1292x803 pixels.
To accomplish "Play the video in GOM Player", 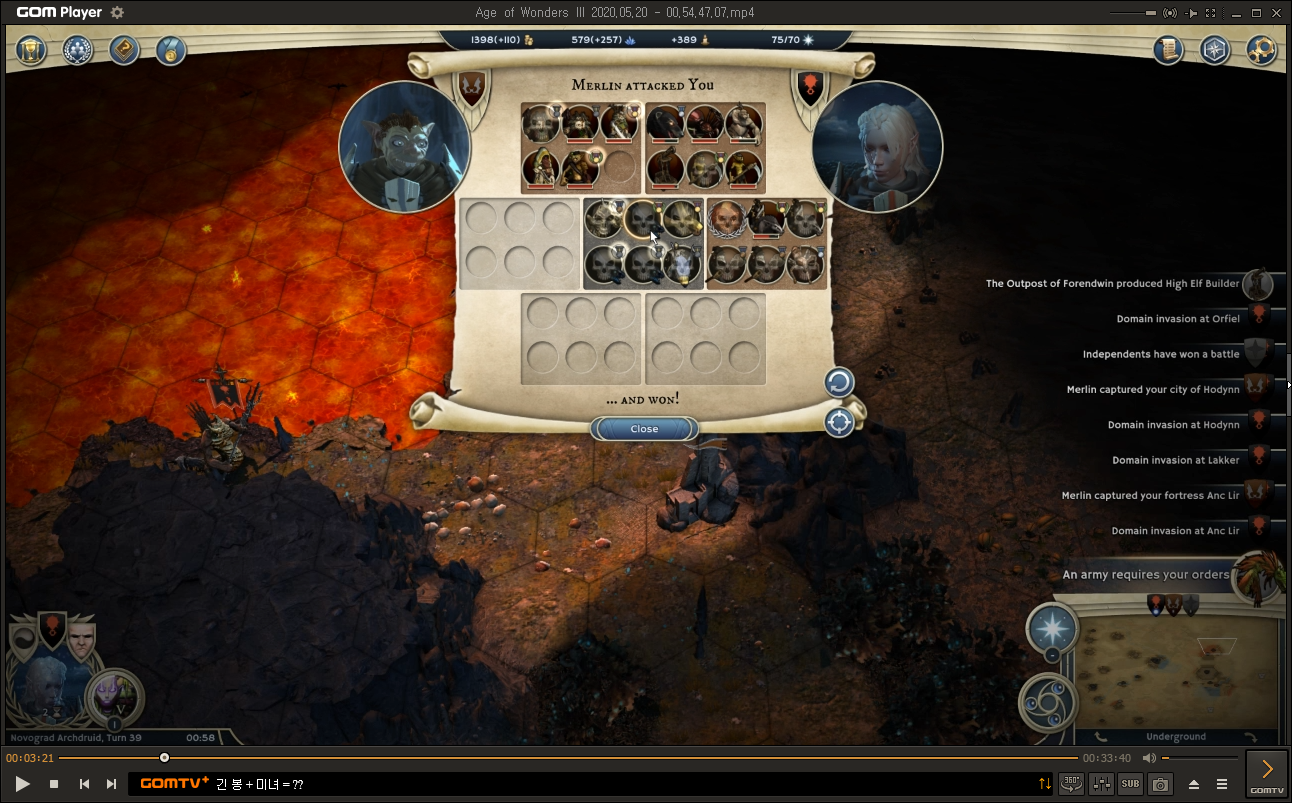I will pos(22,784).
